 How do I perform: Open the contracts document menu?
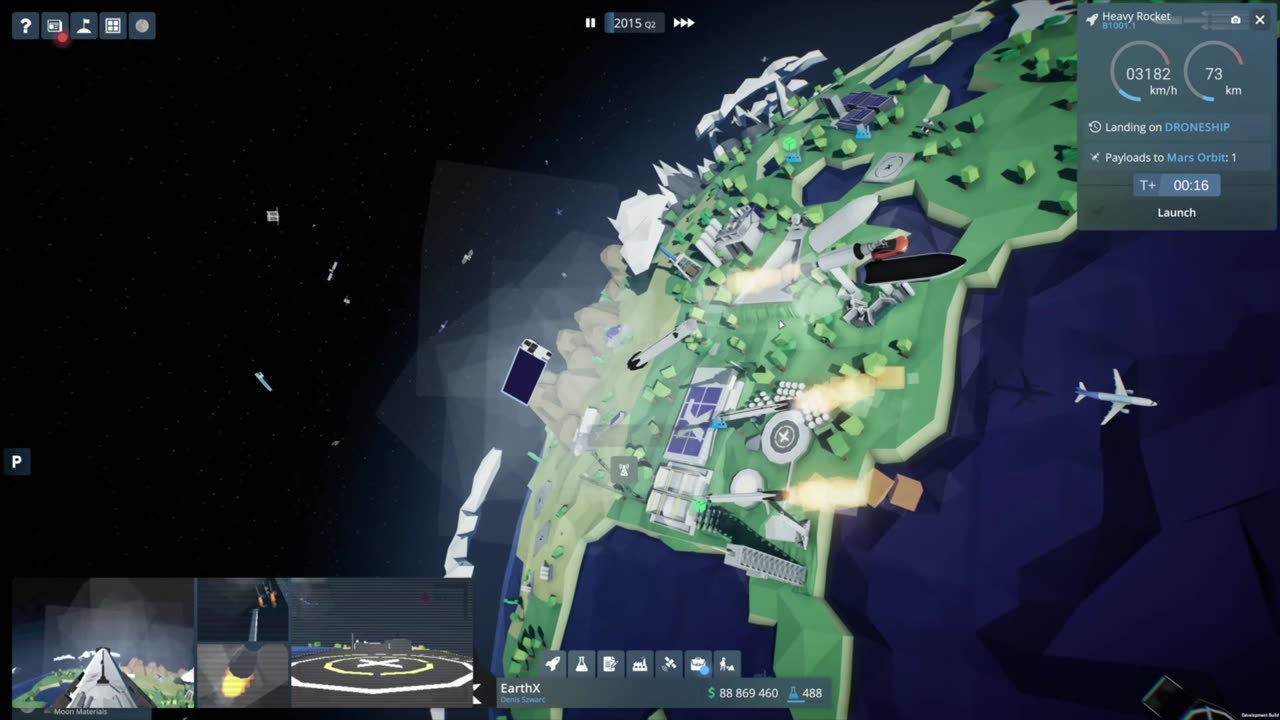point(611,663)
